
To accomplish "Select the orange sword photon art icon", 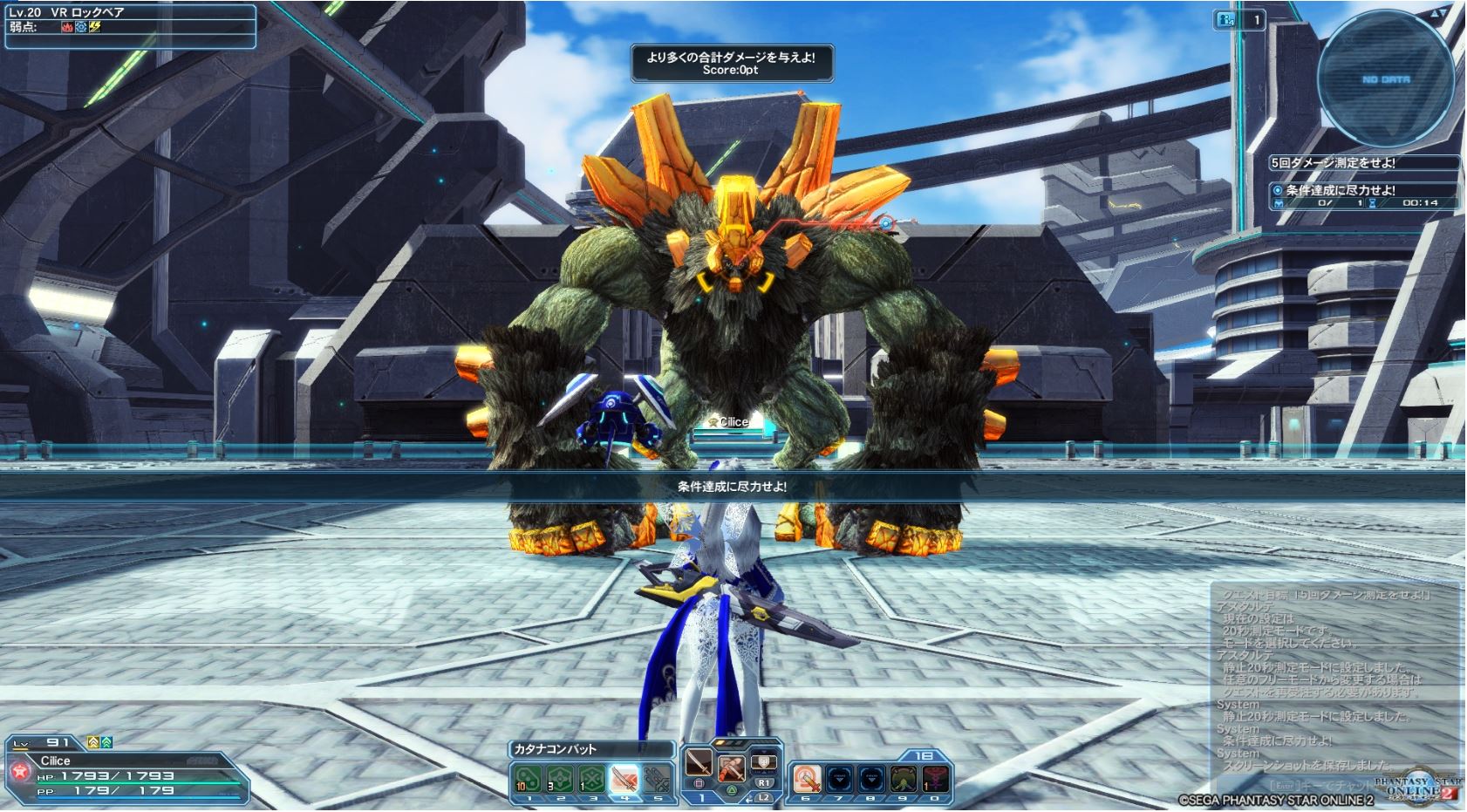I will pos(731,767).
